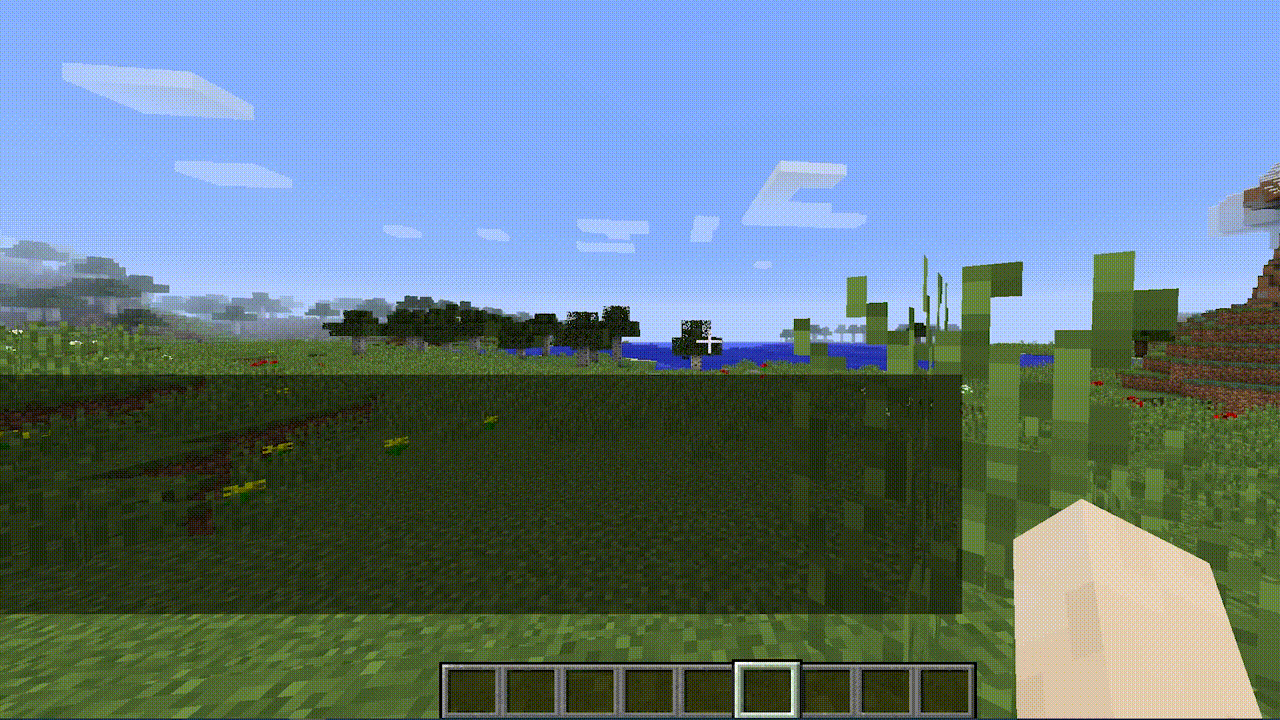Click the crosshair at screen center
The width and height of the screenshot is (1280, 720).
tap(708, 342)
